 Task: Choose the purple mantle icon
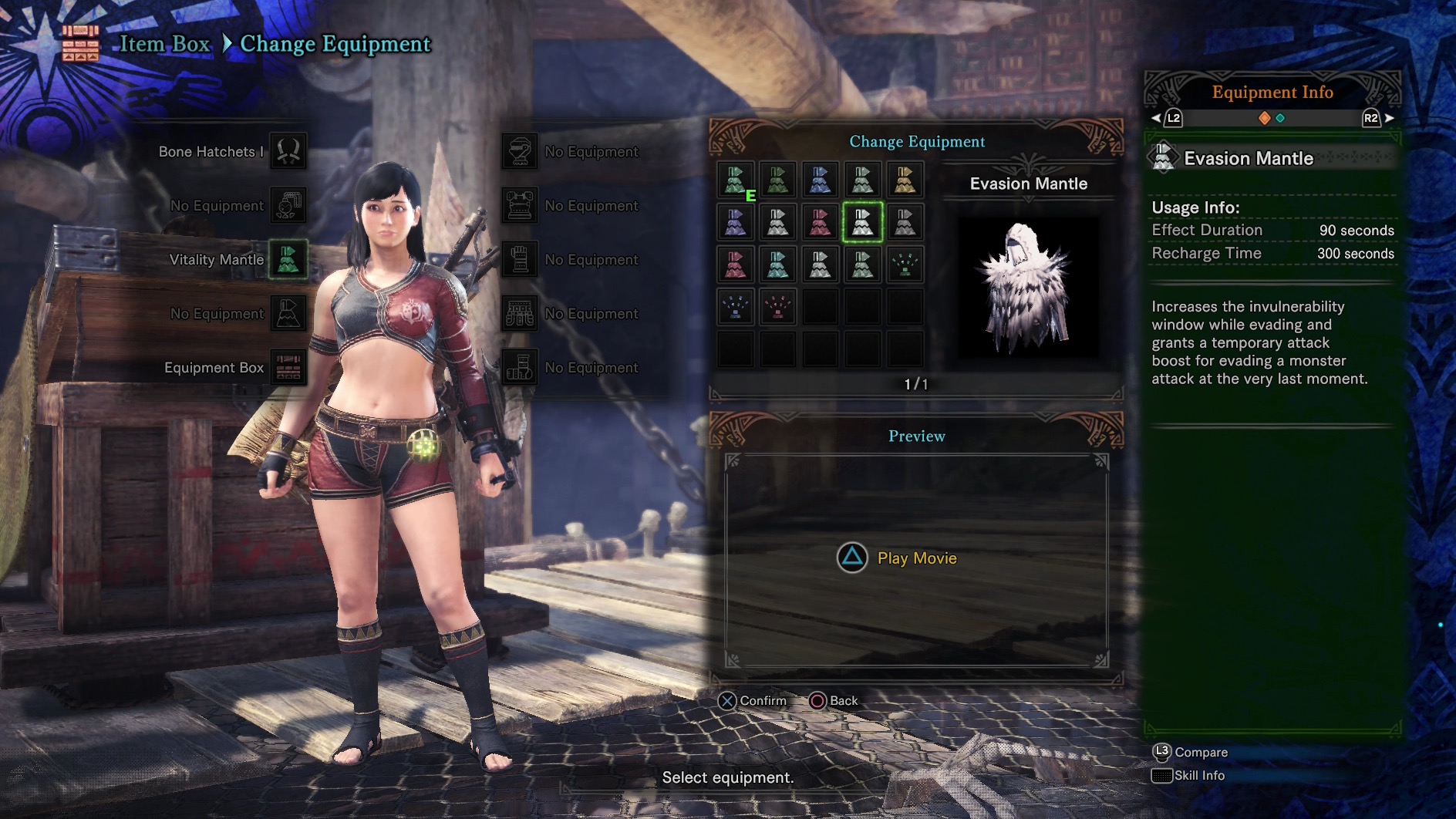735,223
